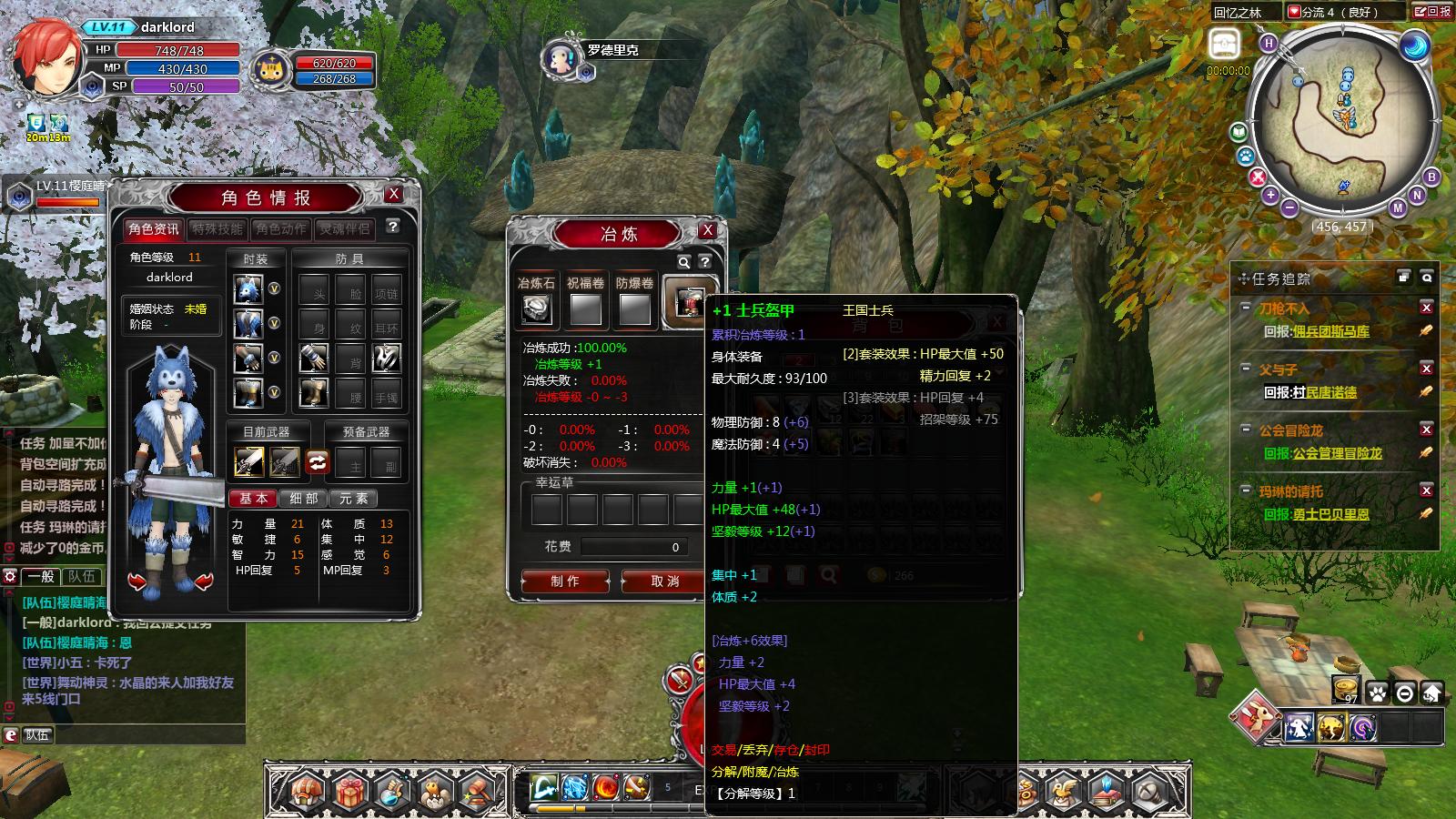Close the 角色情报 character window

[x=393, y=194]
